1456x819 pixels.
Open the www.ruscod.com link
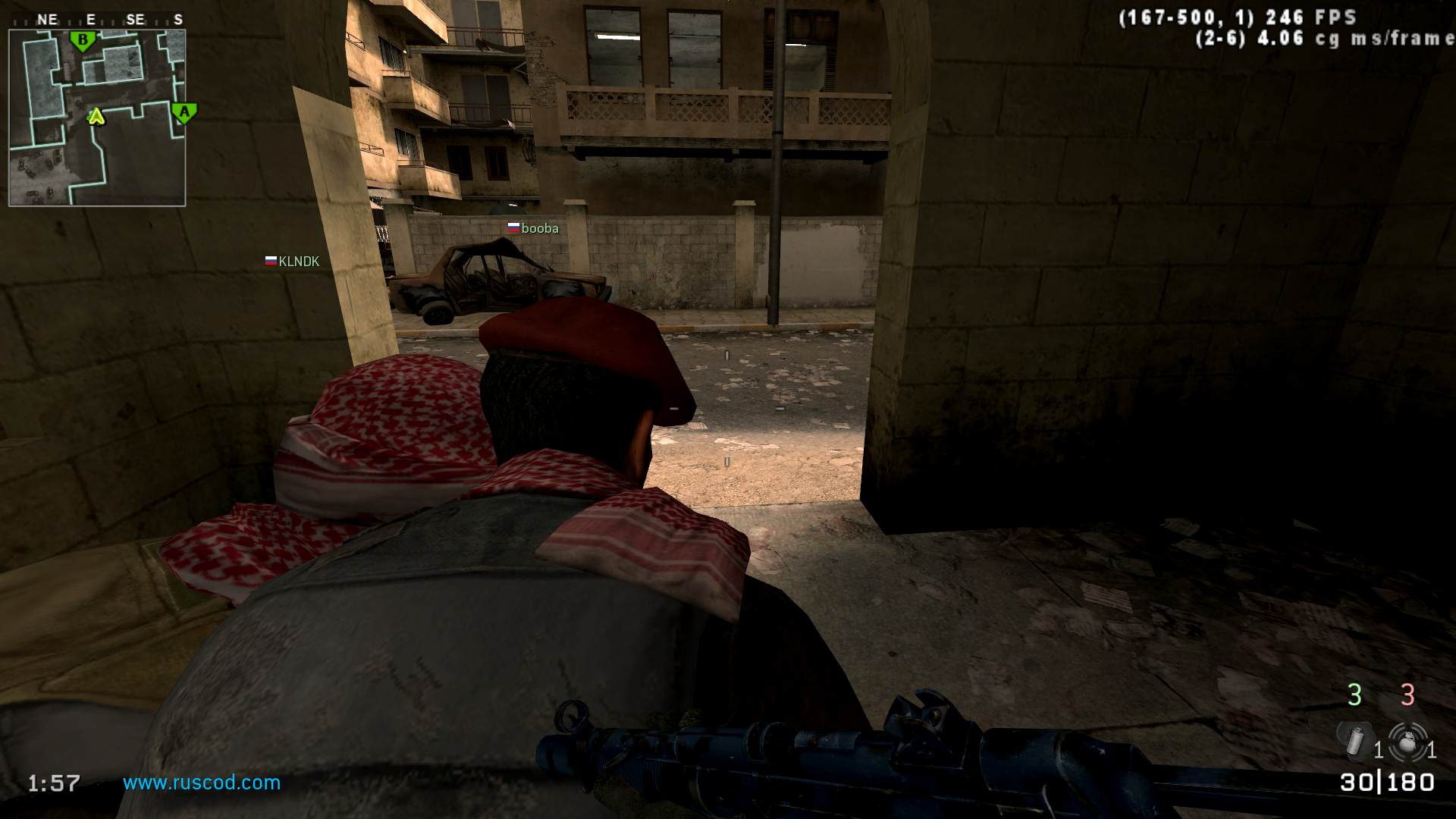point(202,783)
